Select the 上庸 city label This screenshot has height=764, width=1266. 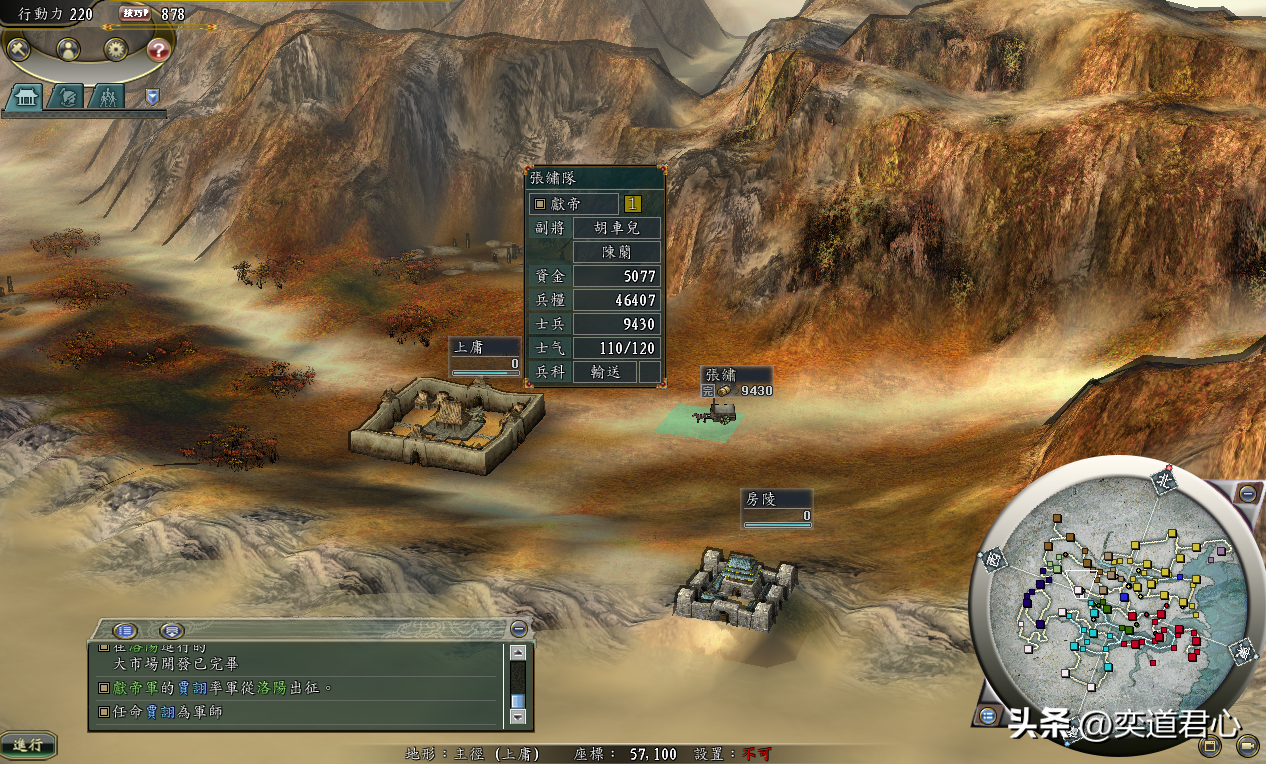point(485,348)
